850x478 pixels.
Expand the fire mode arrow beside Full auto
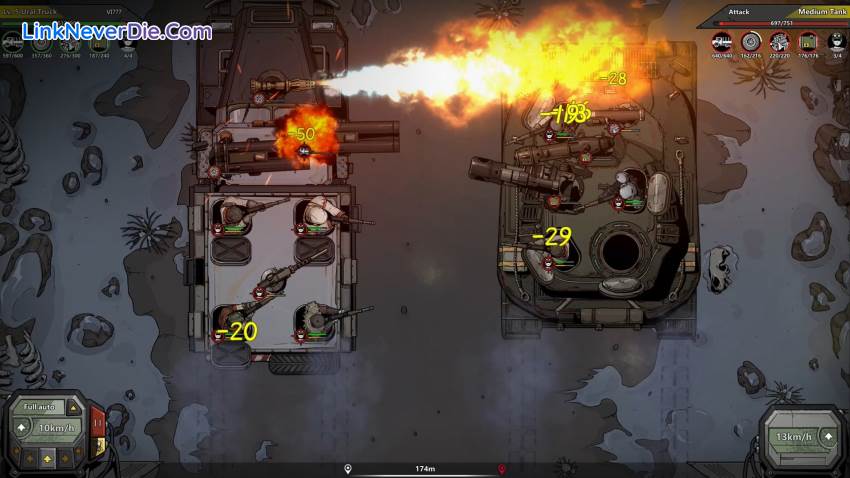[x=74, y=407]
